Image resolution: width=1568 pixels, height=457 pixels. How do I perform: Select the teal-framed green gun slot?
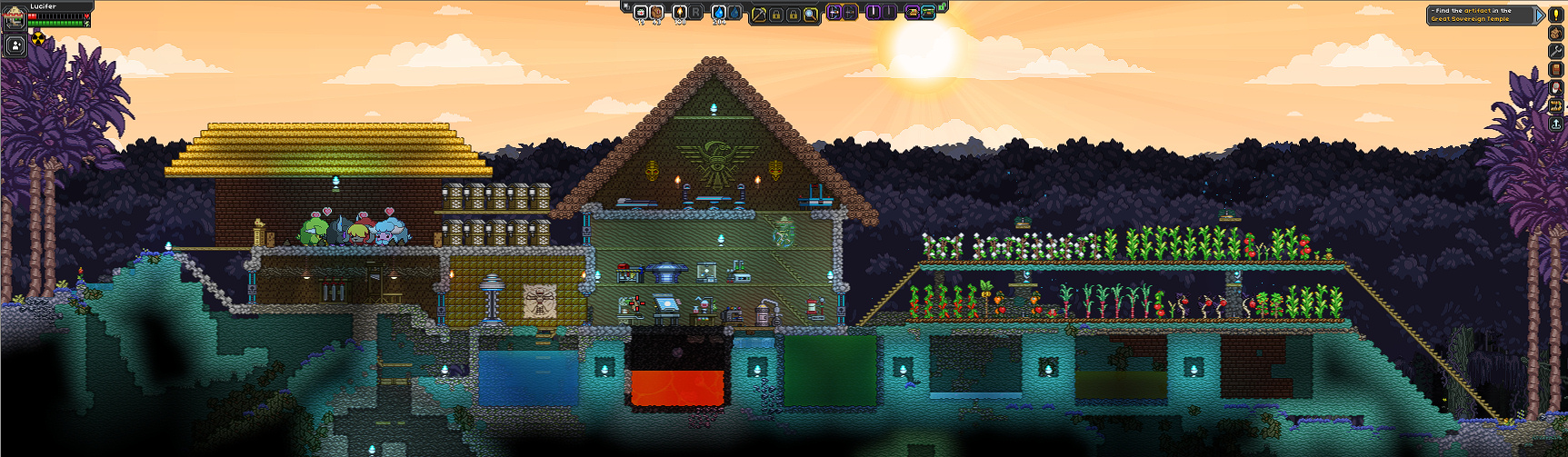click(928, 13)
